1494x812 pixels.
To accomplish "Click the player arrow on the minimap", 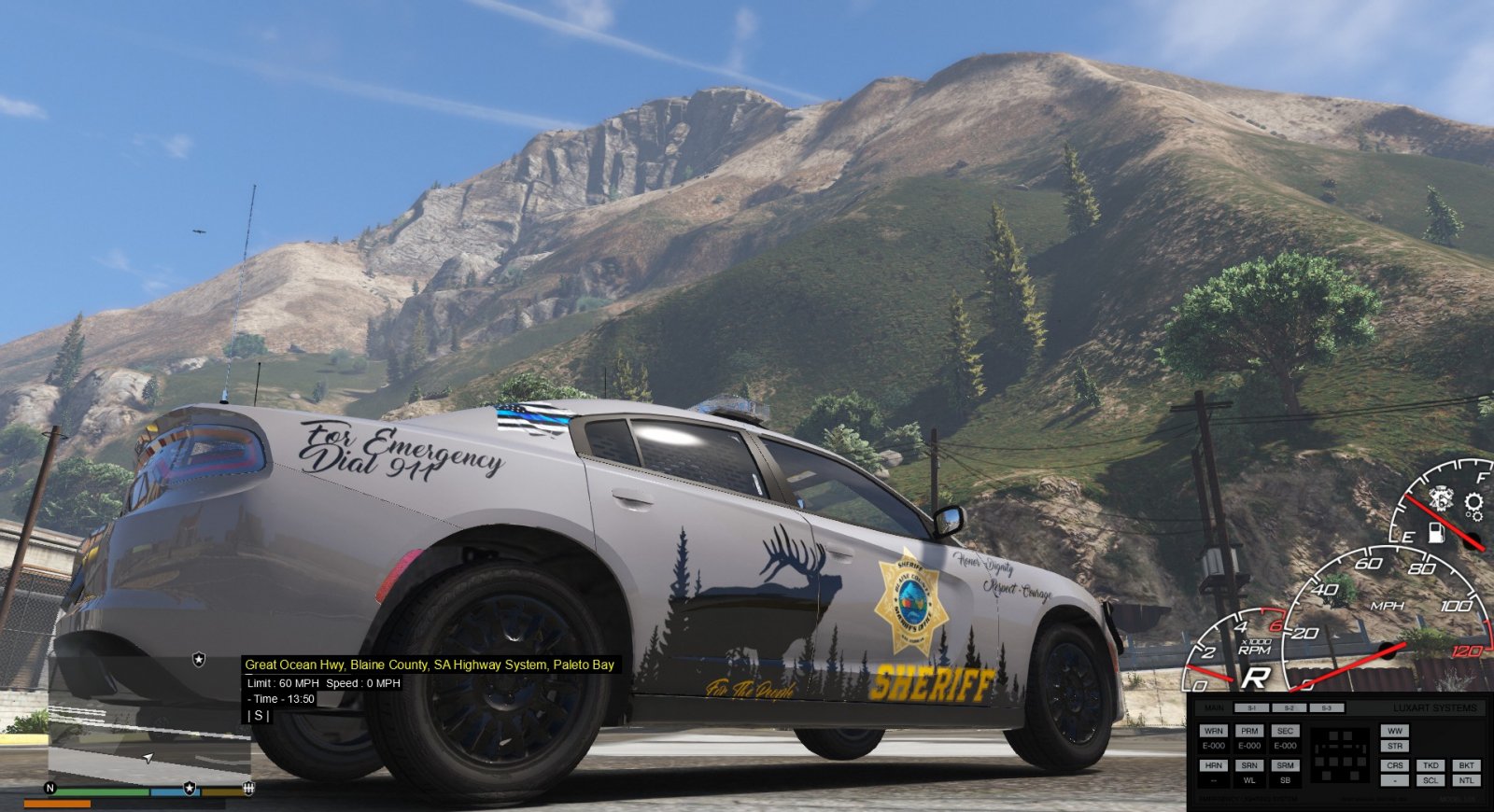I will pos(148,758).
